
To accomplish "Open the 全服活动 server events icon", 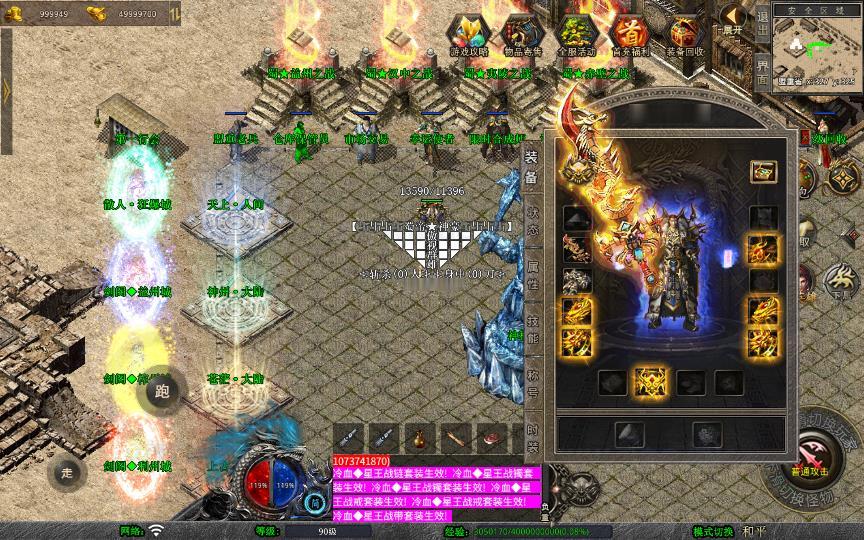I will coord(576,35).
